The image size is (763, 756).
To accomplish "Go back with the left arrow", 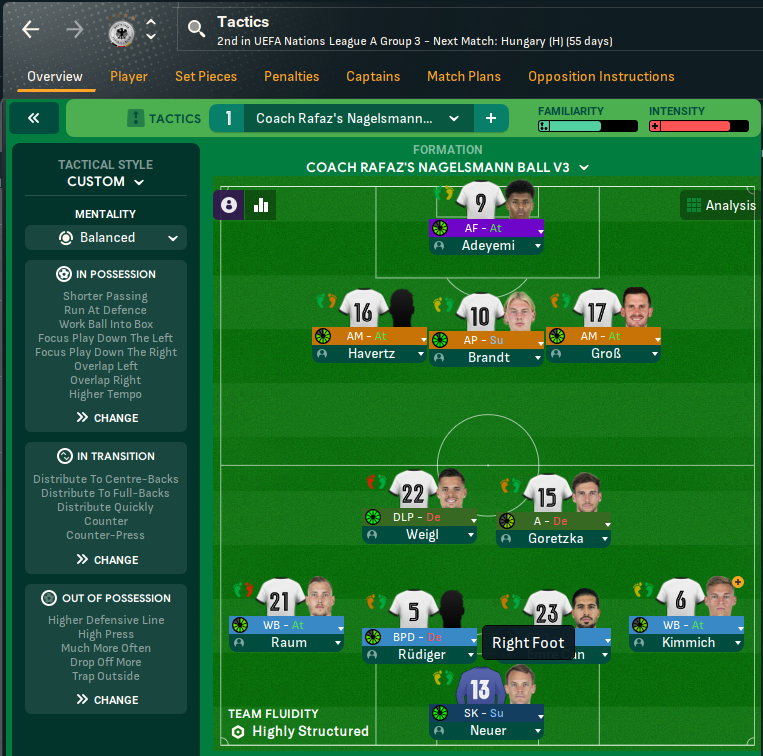I will point(31,29).
